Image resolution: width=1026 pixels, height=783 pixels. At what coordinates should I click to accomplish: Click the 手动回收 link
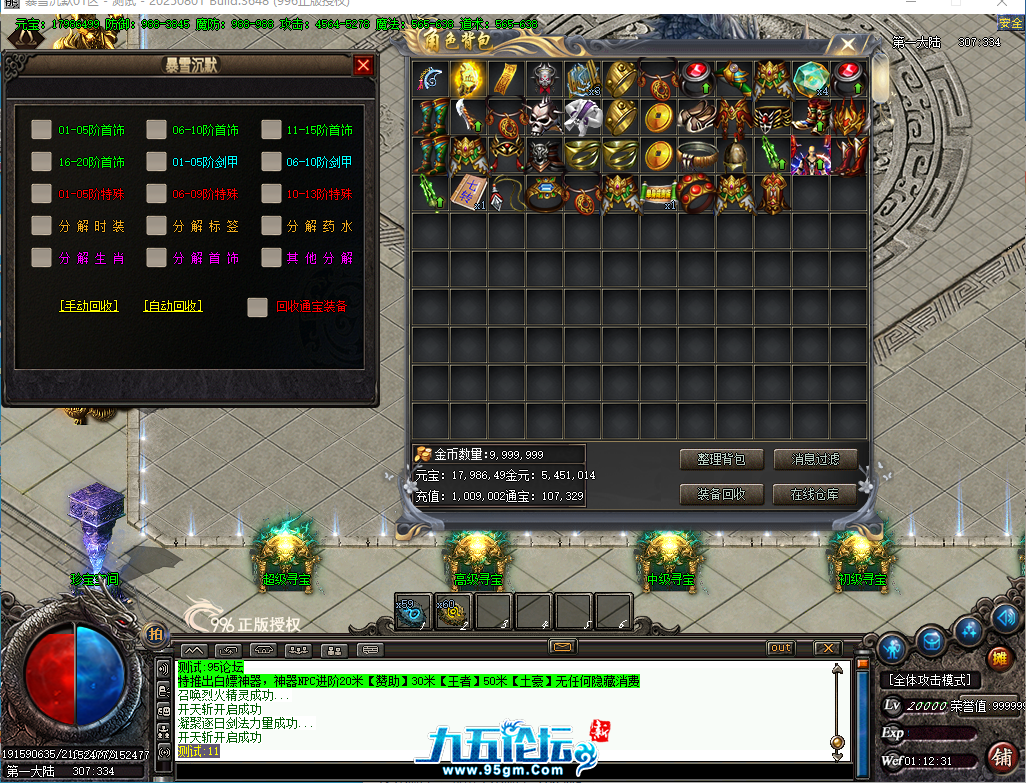89,306
